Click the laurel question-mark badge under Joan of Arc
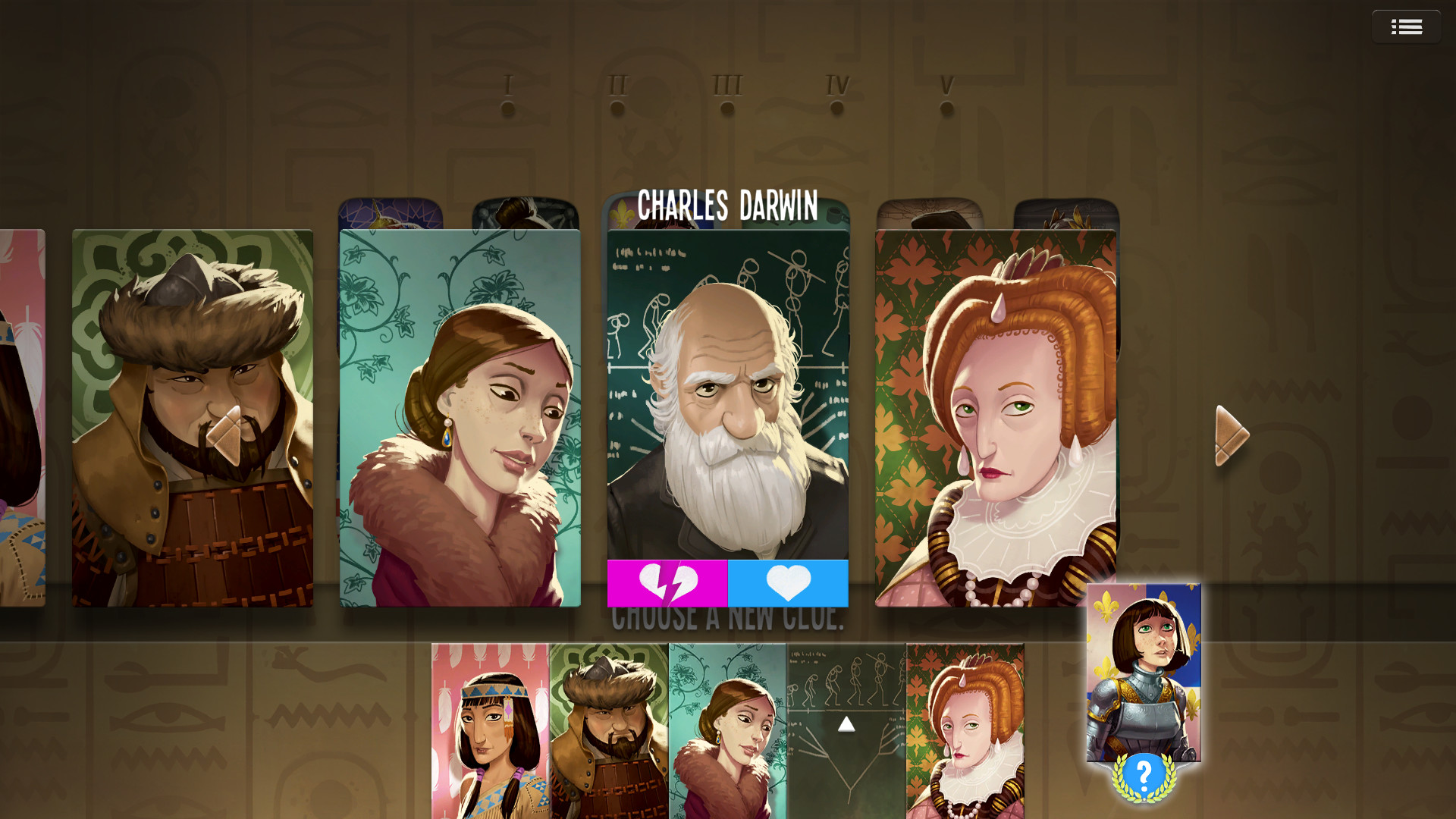This screenshot has height=819, width=1456. point(1144,773)
